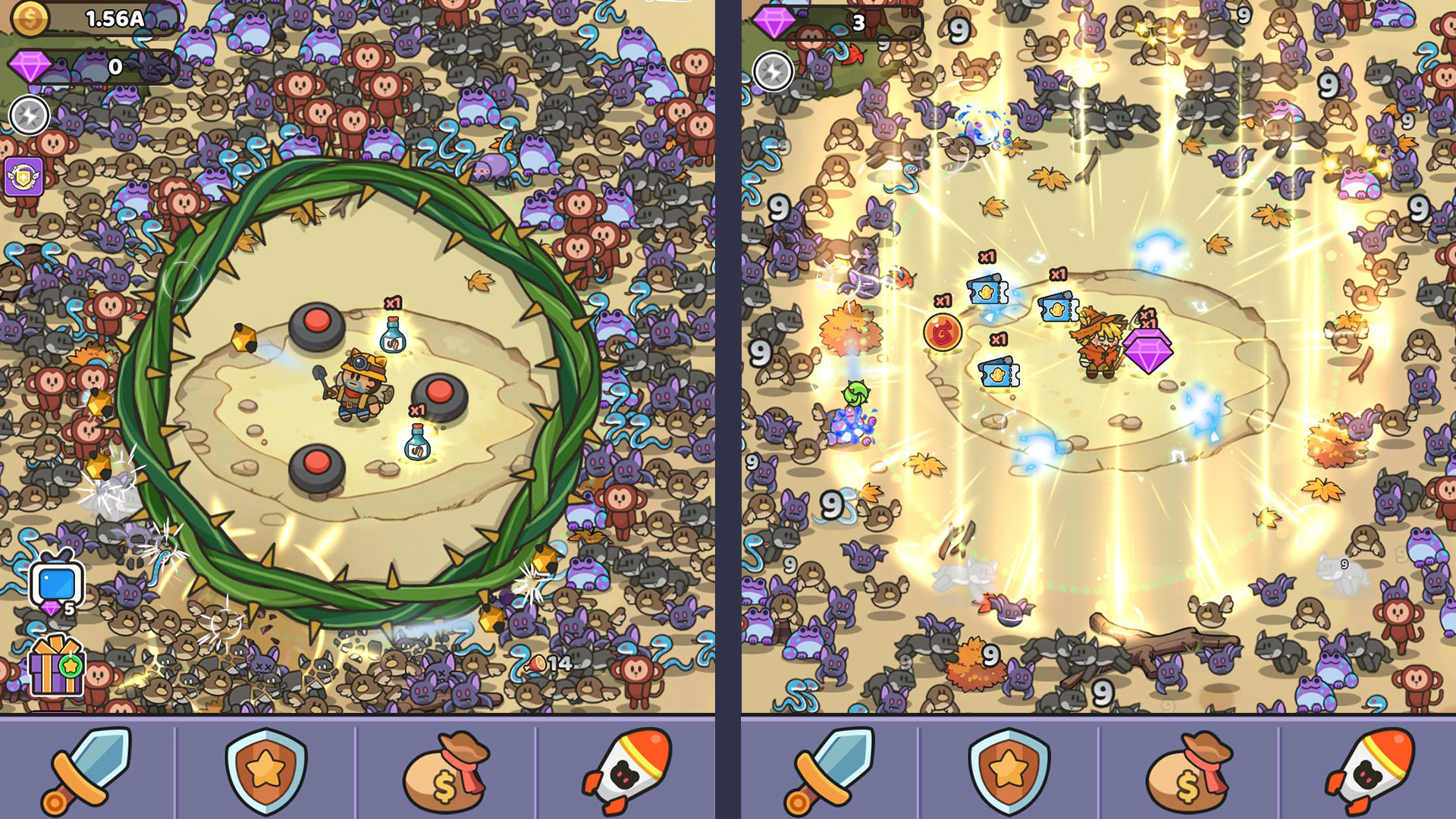Tap the TV ad reward for 5 gems
Image resolution: width=1456 pixels, height=819 pixels.
pos(53,580)
